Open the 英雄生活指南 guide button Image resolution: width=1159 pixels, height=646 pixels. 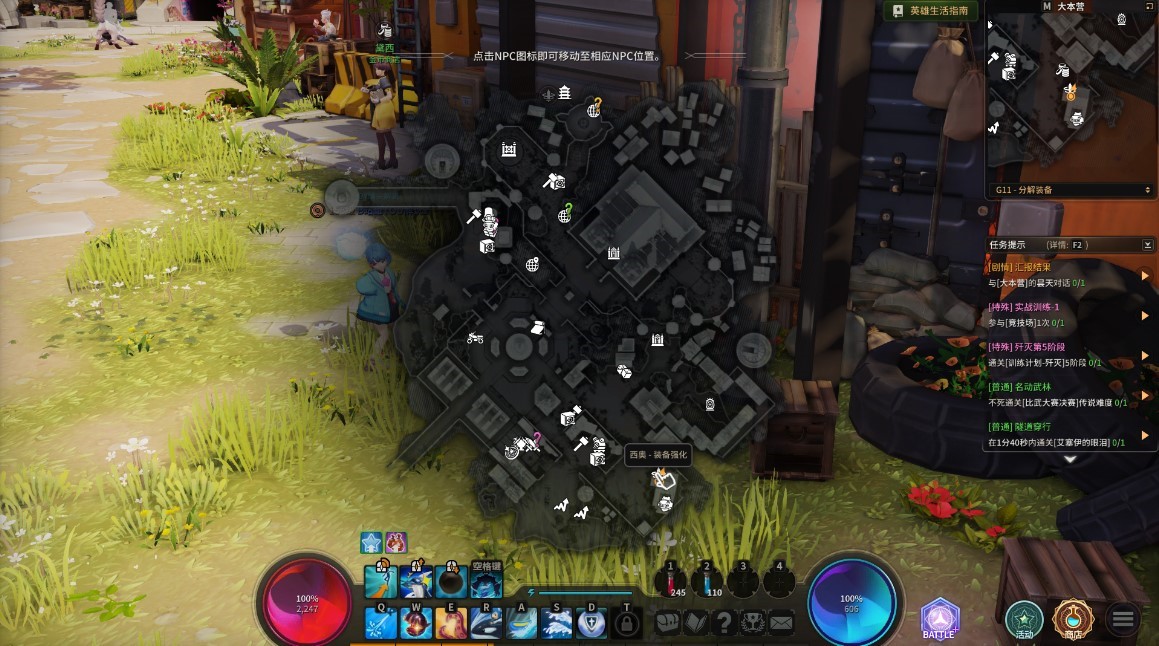coord(930,10)
